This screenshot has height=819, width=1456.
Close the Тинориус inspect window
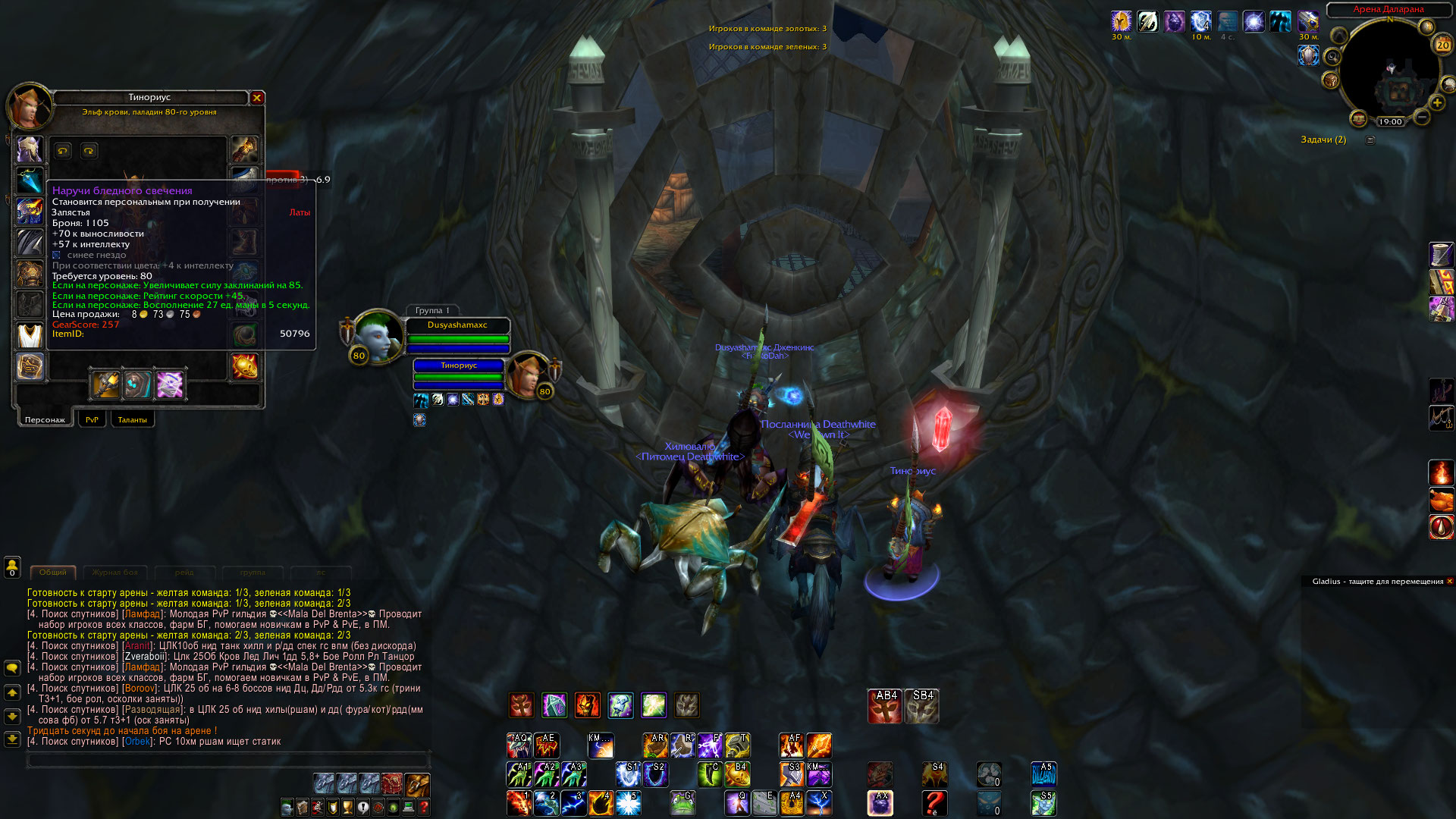[257, 98]
